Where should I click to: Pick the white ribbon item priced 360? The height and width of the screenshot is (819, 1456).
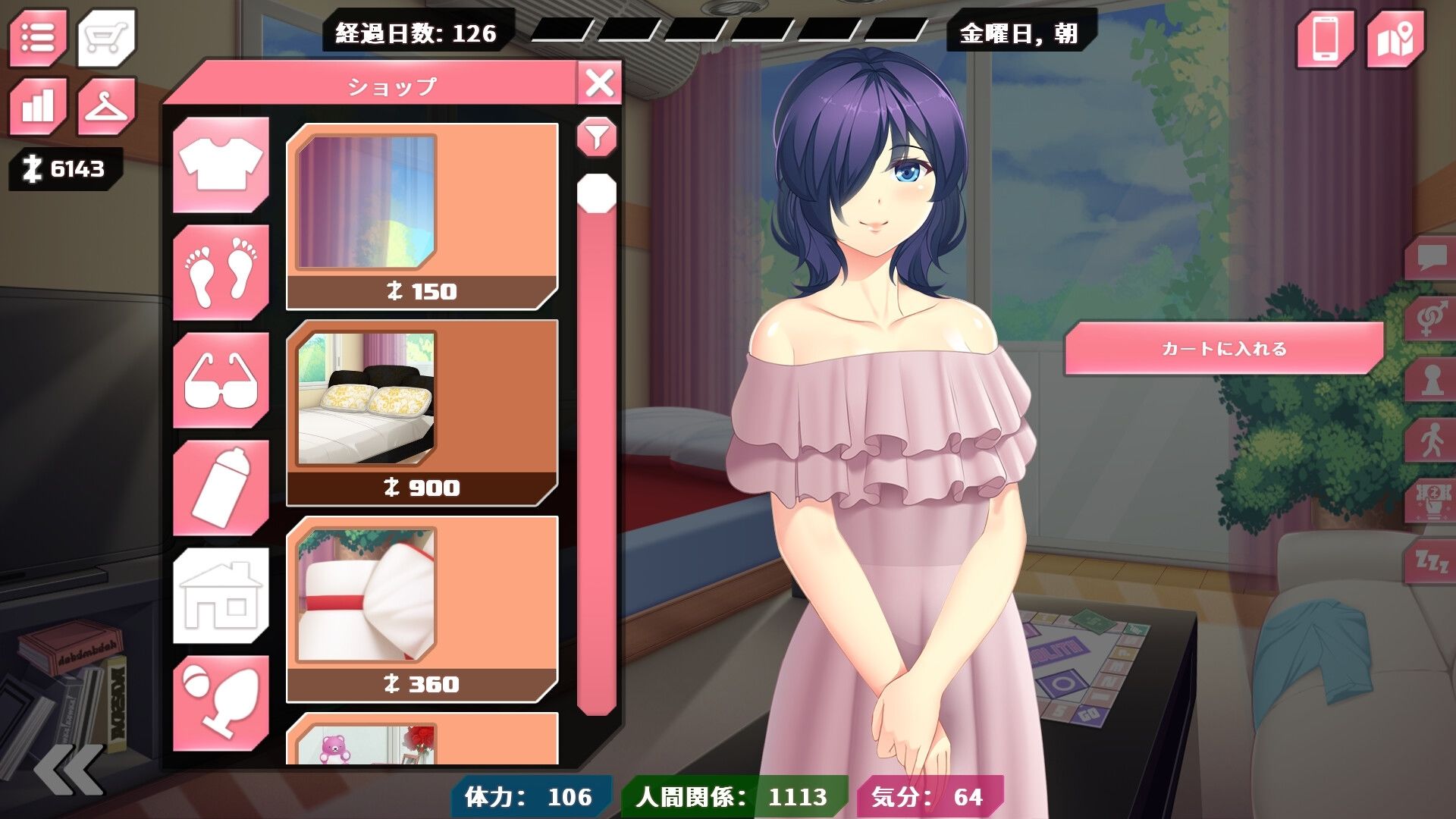(422, 609)
